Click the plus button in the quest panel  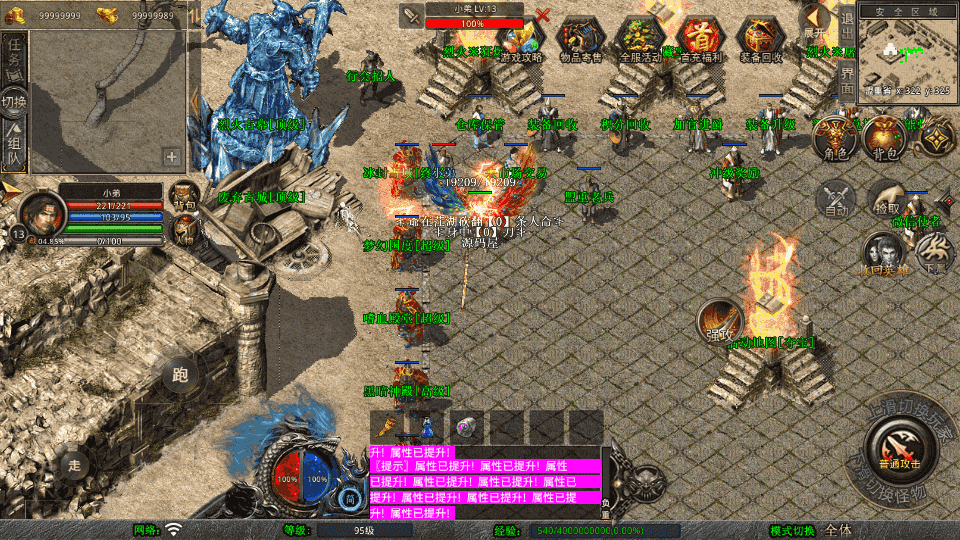tap(172, 157)
